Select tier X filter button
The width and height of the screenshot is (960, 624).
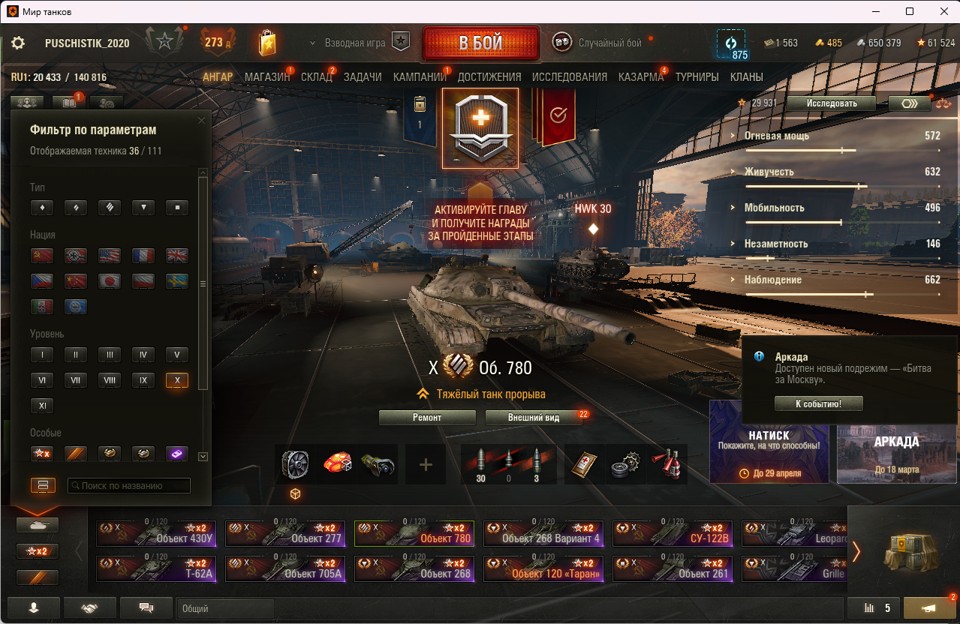[x=177, y=380]
